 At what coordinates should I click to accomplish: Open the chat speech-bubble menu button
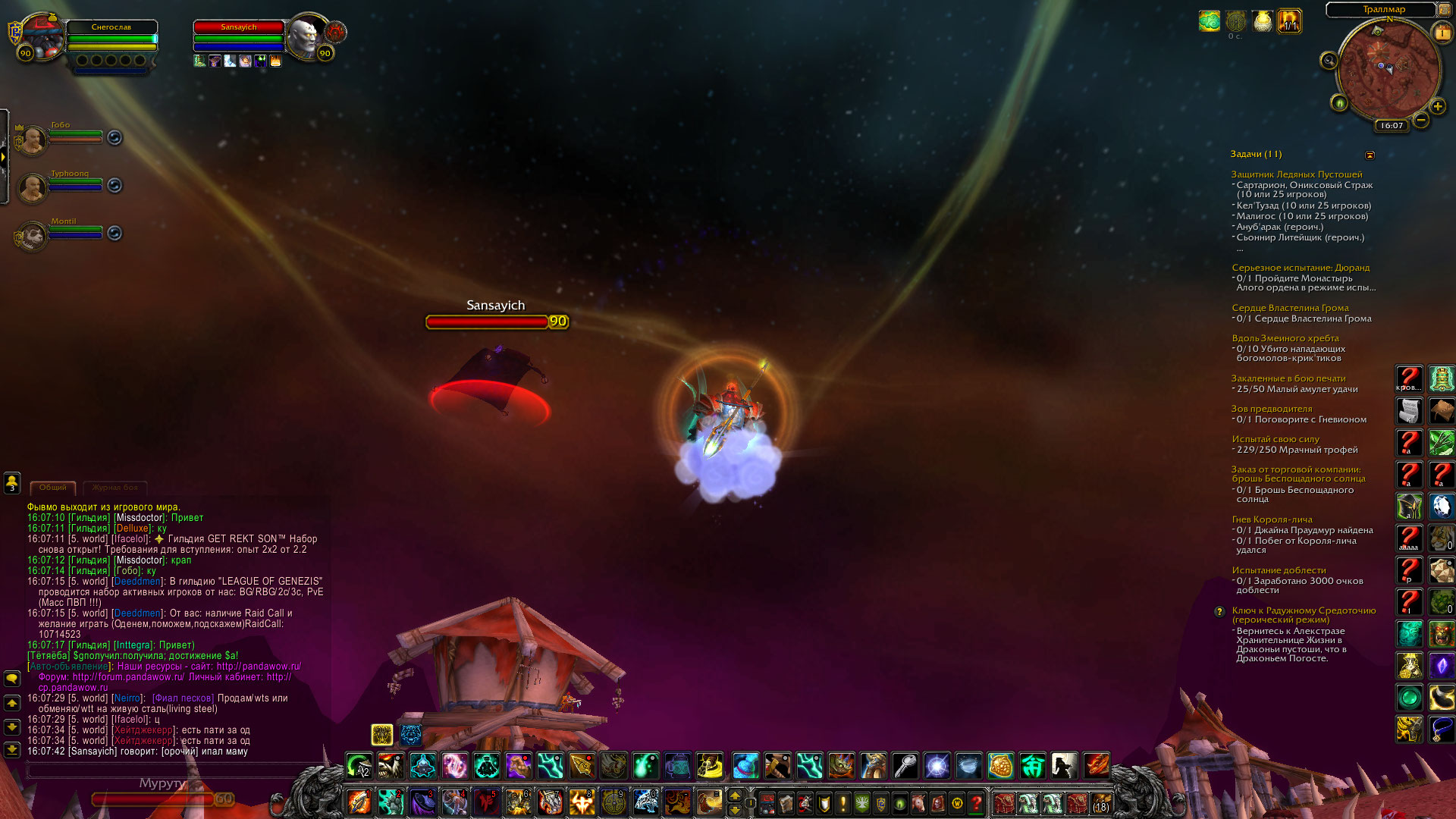pyautogui.click(x=12, y=678)
